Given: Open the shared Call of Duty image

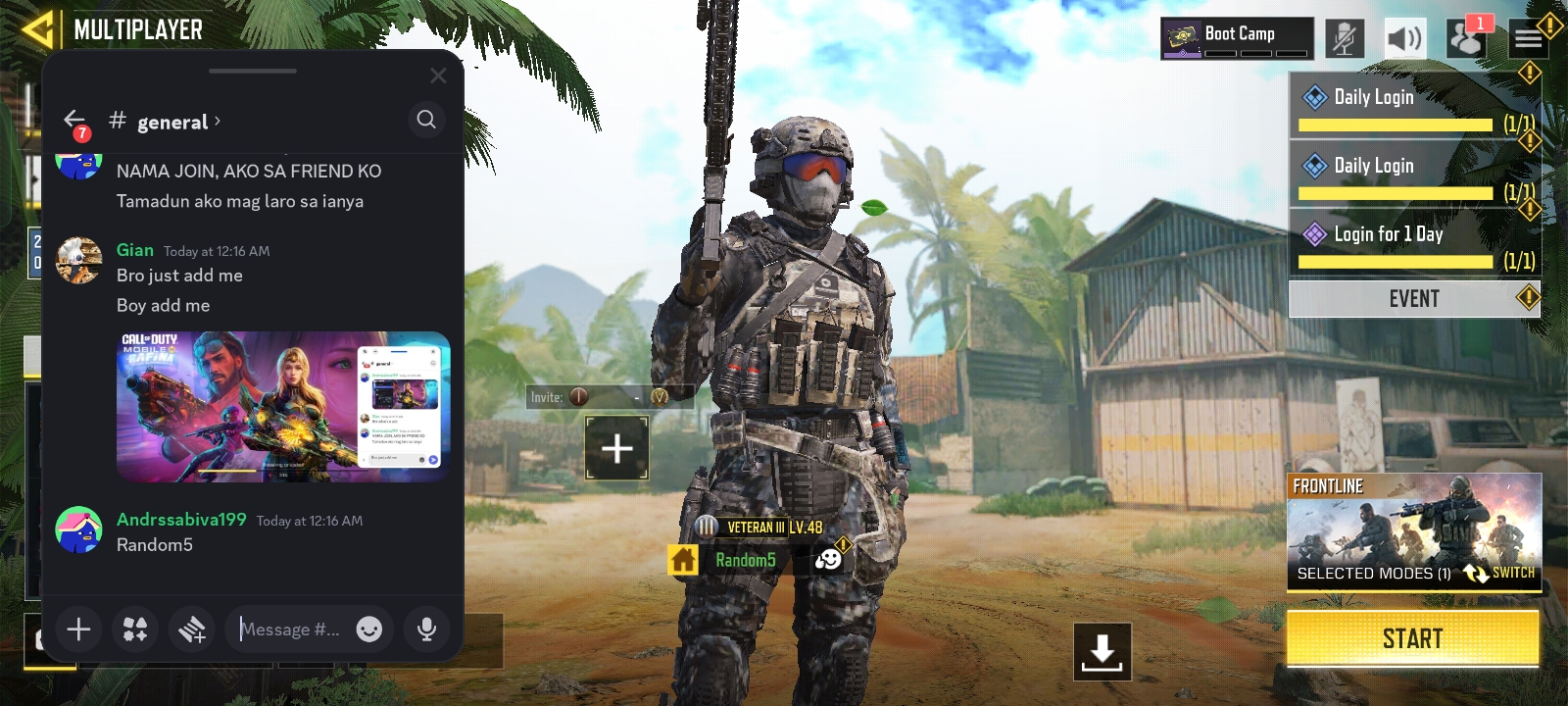Looking at the screenshot, I should click(282, 406).
